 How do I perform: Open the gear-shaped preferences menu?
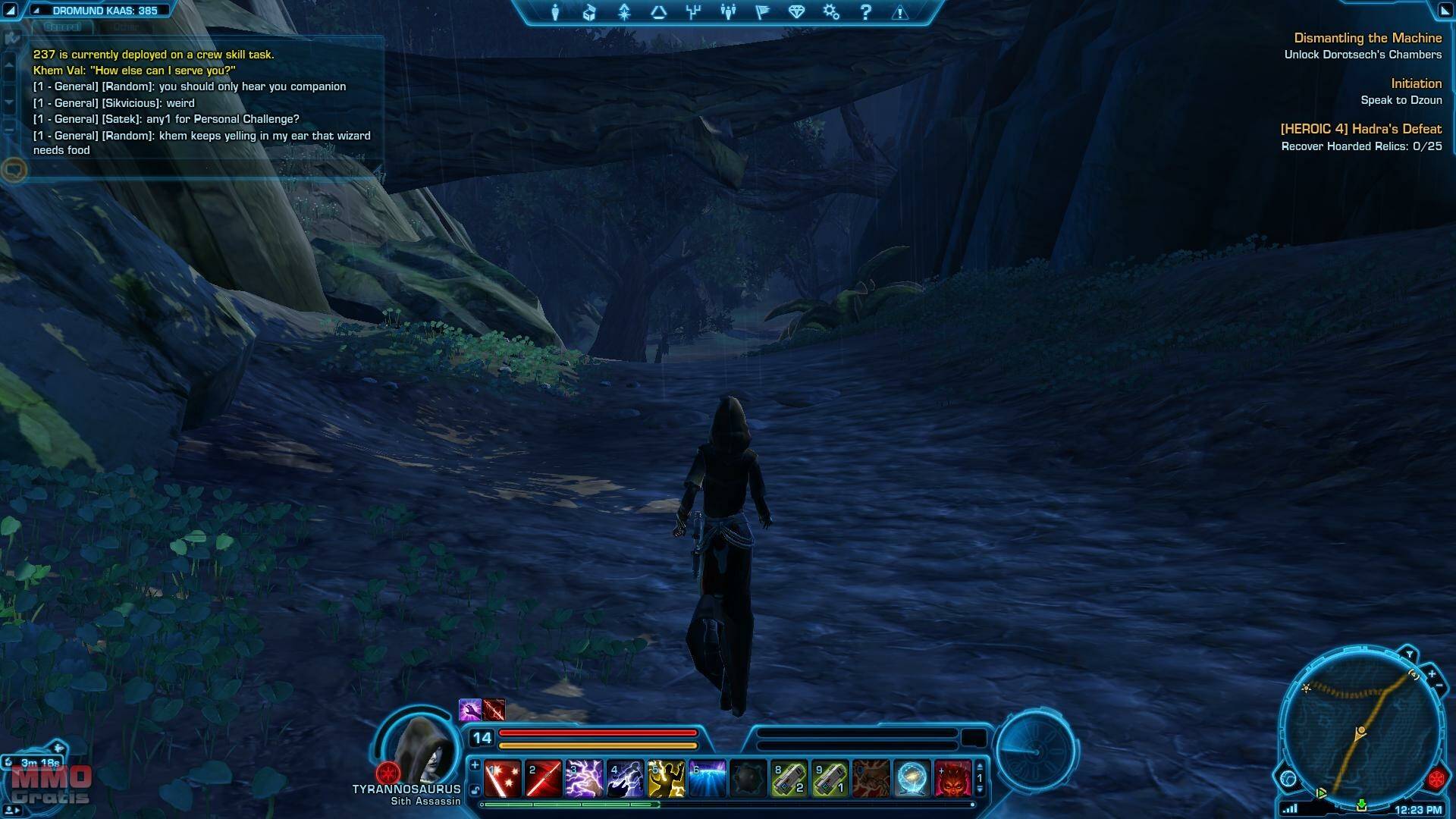pos(831,12)
